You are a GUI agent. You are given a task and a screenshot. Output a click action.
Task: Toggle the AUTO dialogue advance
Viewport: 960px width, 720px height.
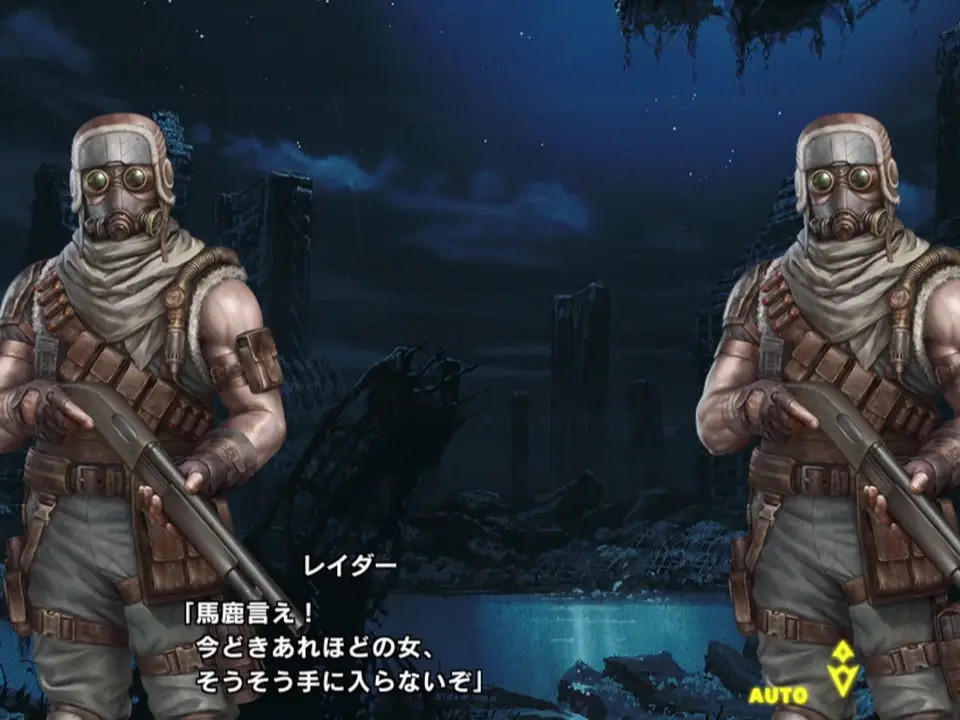[778, 694]
